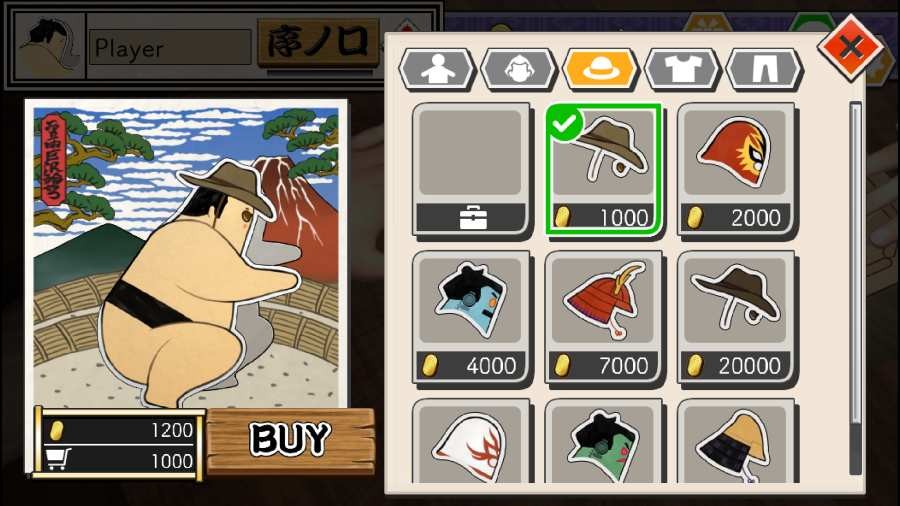
Task: Switch to the body category tab
Action: (436, 69)
